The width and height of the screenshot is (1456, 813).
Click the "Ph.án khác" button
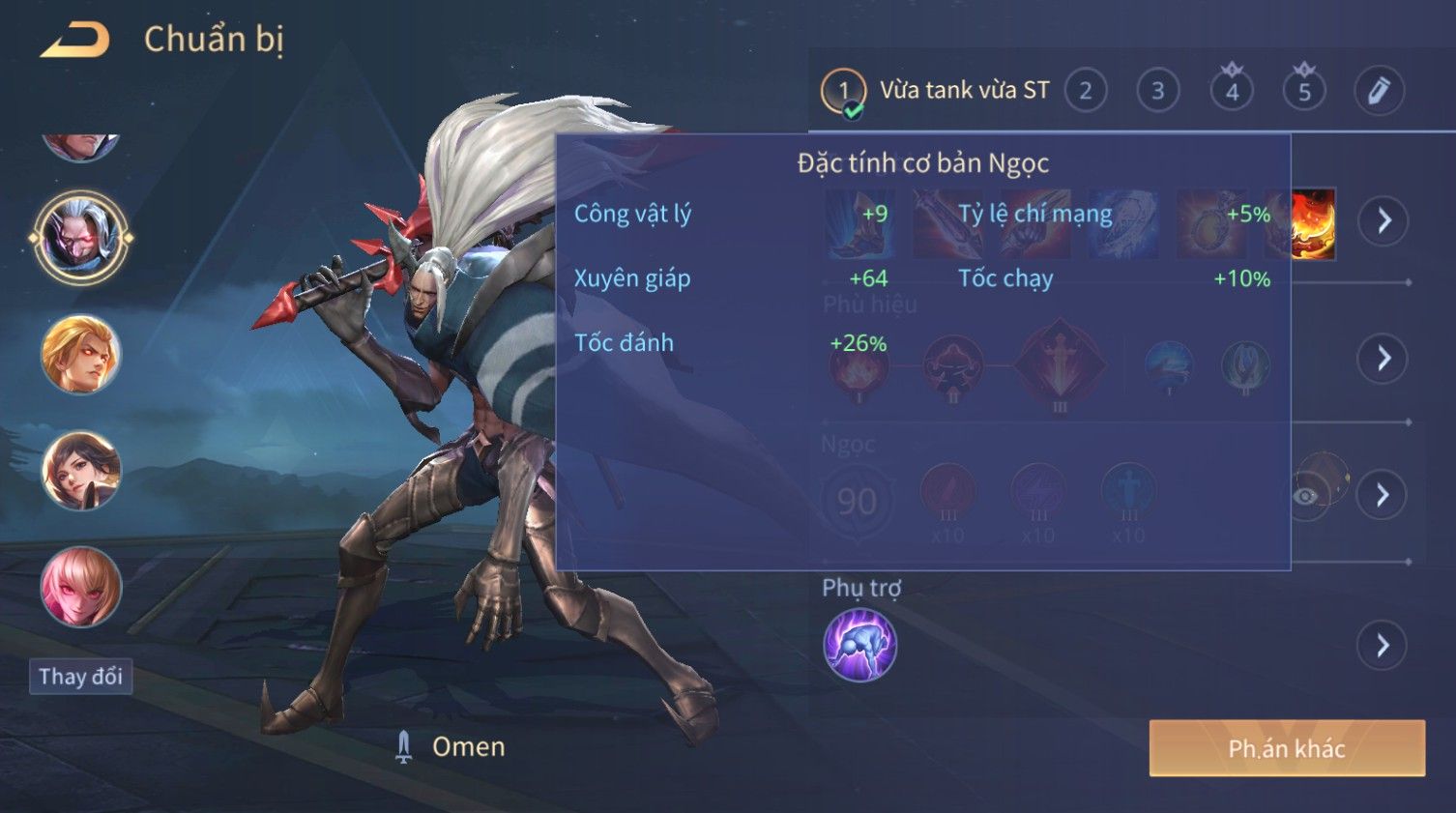coord(1286,748)
